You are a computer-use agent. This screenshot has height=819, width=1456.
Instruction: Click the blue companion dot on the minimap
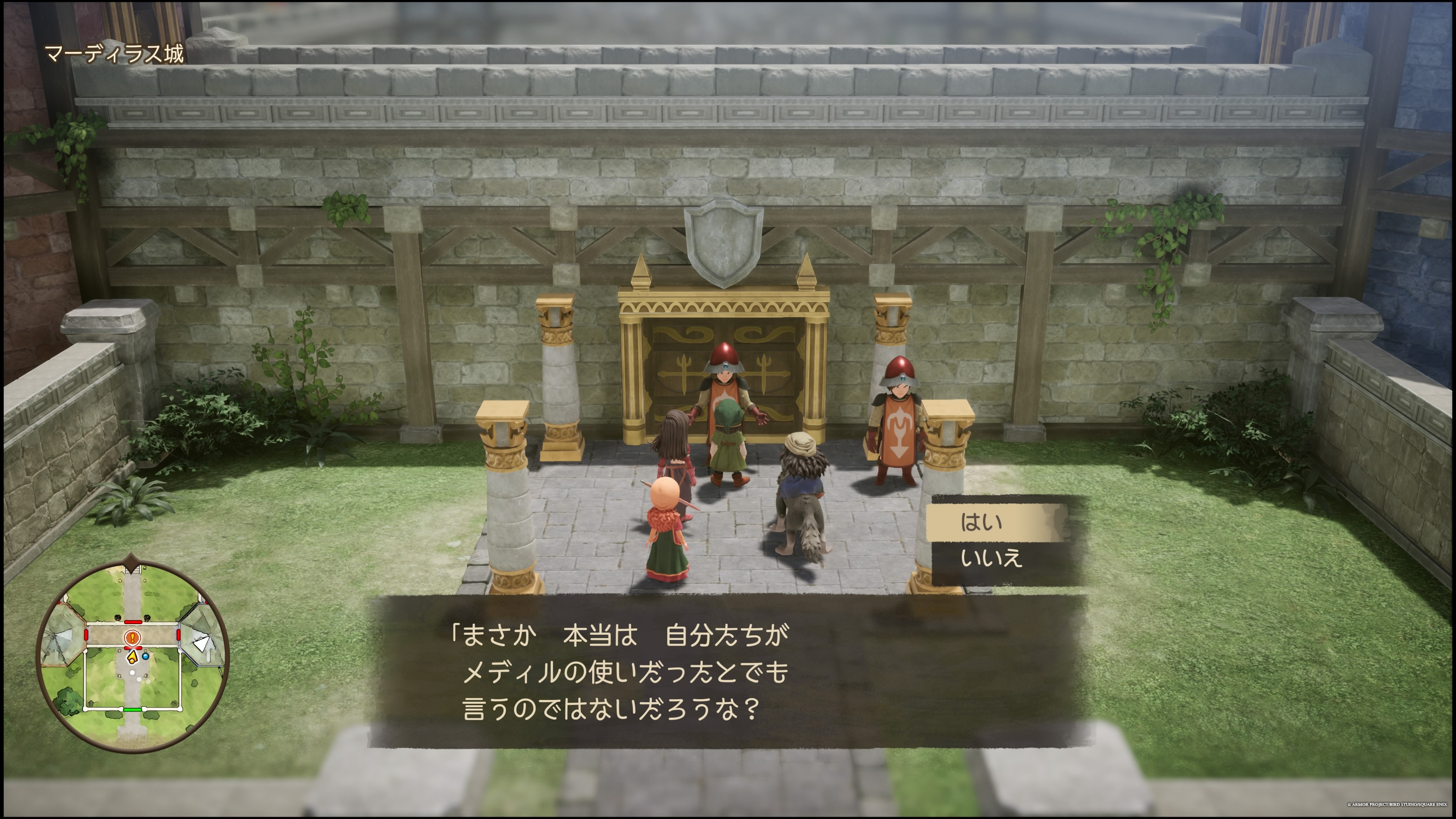pos(145,656)
